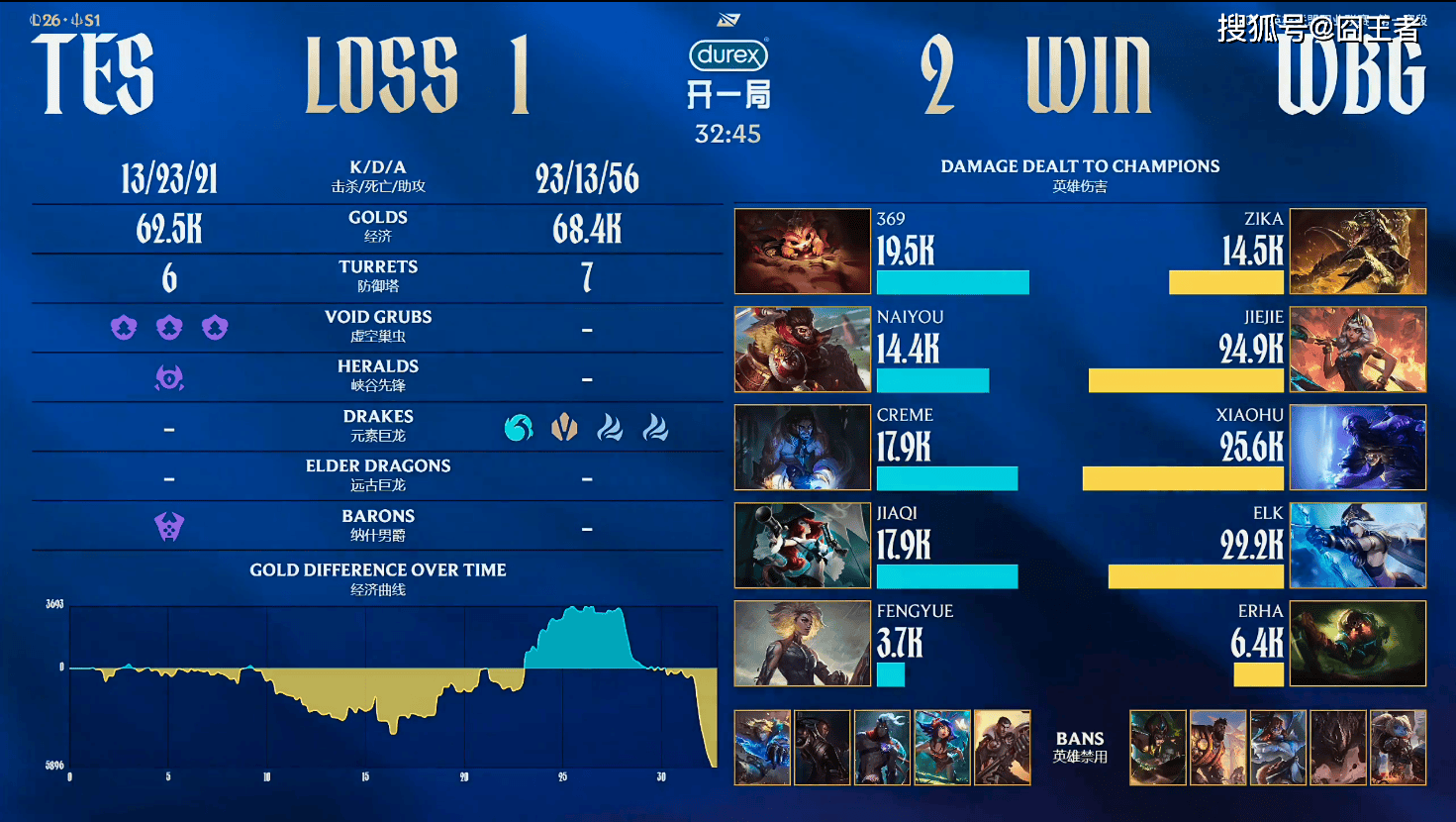
Task: Select WBG's ocean drake icon
Action: 518,427
